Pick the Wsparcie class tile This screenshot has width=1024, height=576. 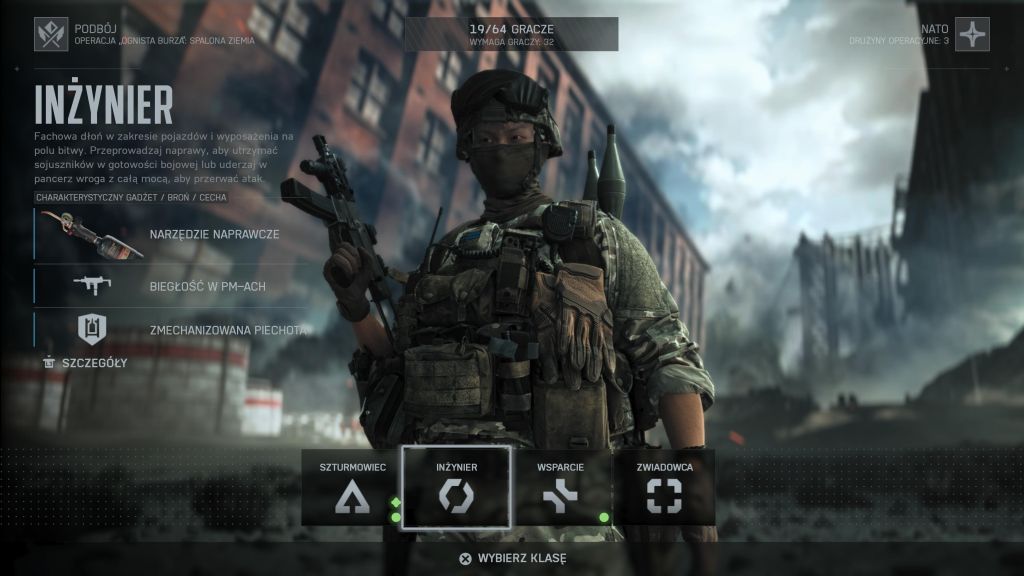(559, 487)
